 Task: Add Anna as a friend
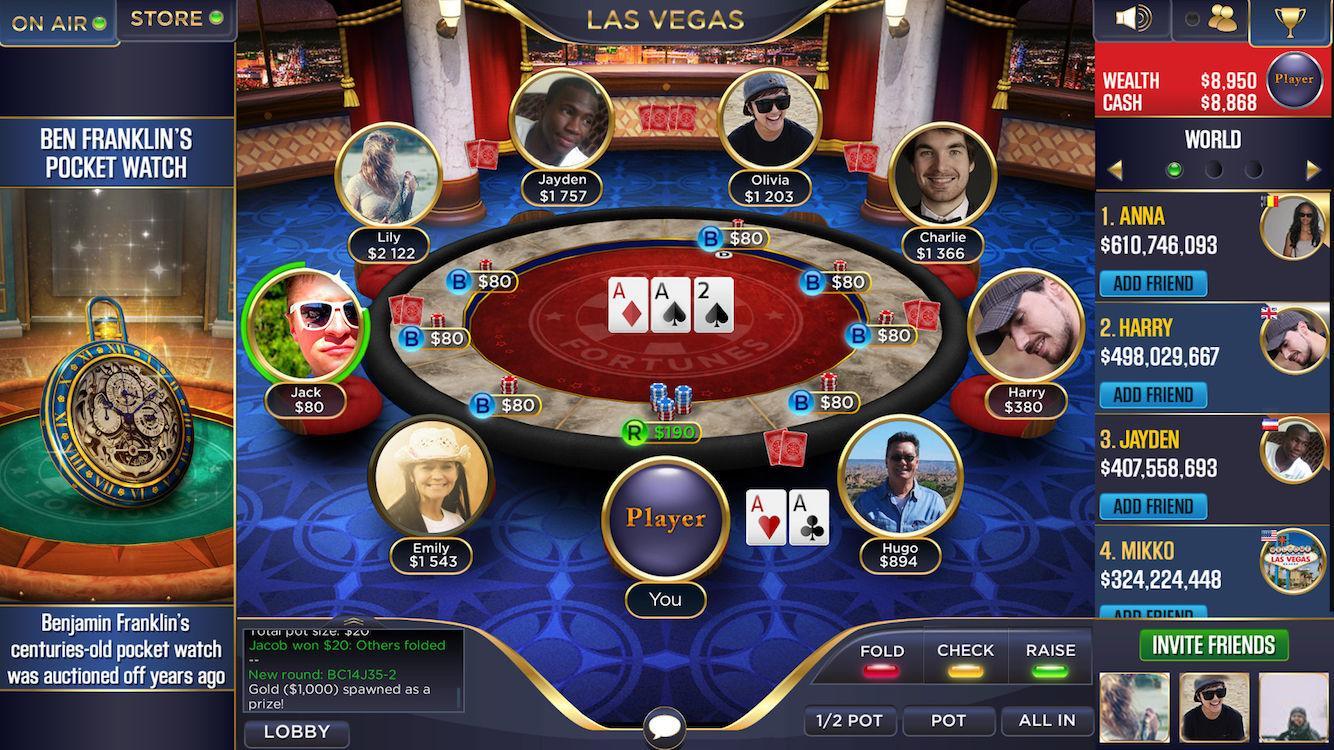coord(1152,283)
